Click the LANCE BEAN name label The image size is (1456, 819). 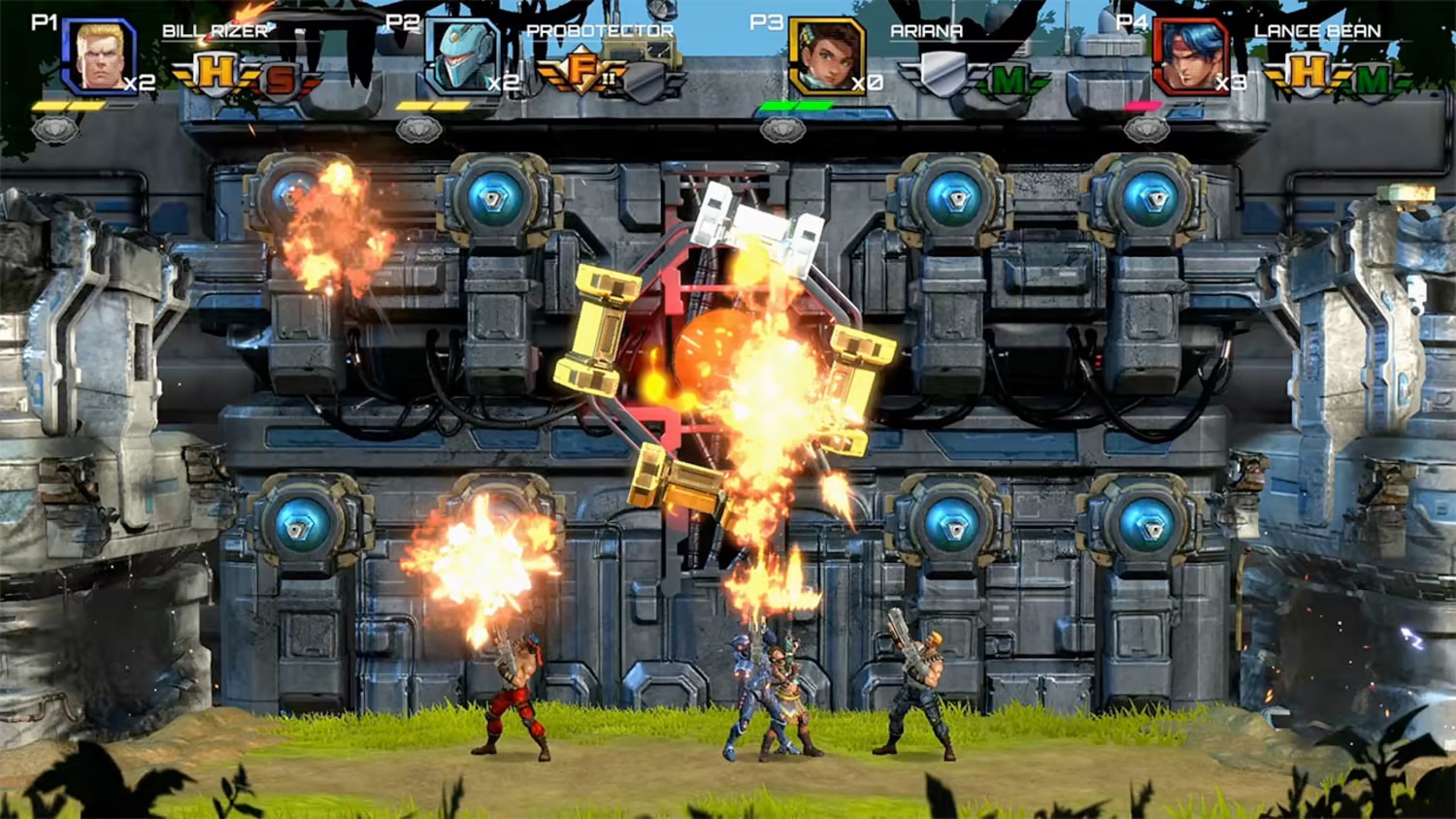pos(1318,30)
